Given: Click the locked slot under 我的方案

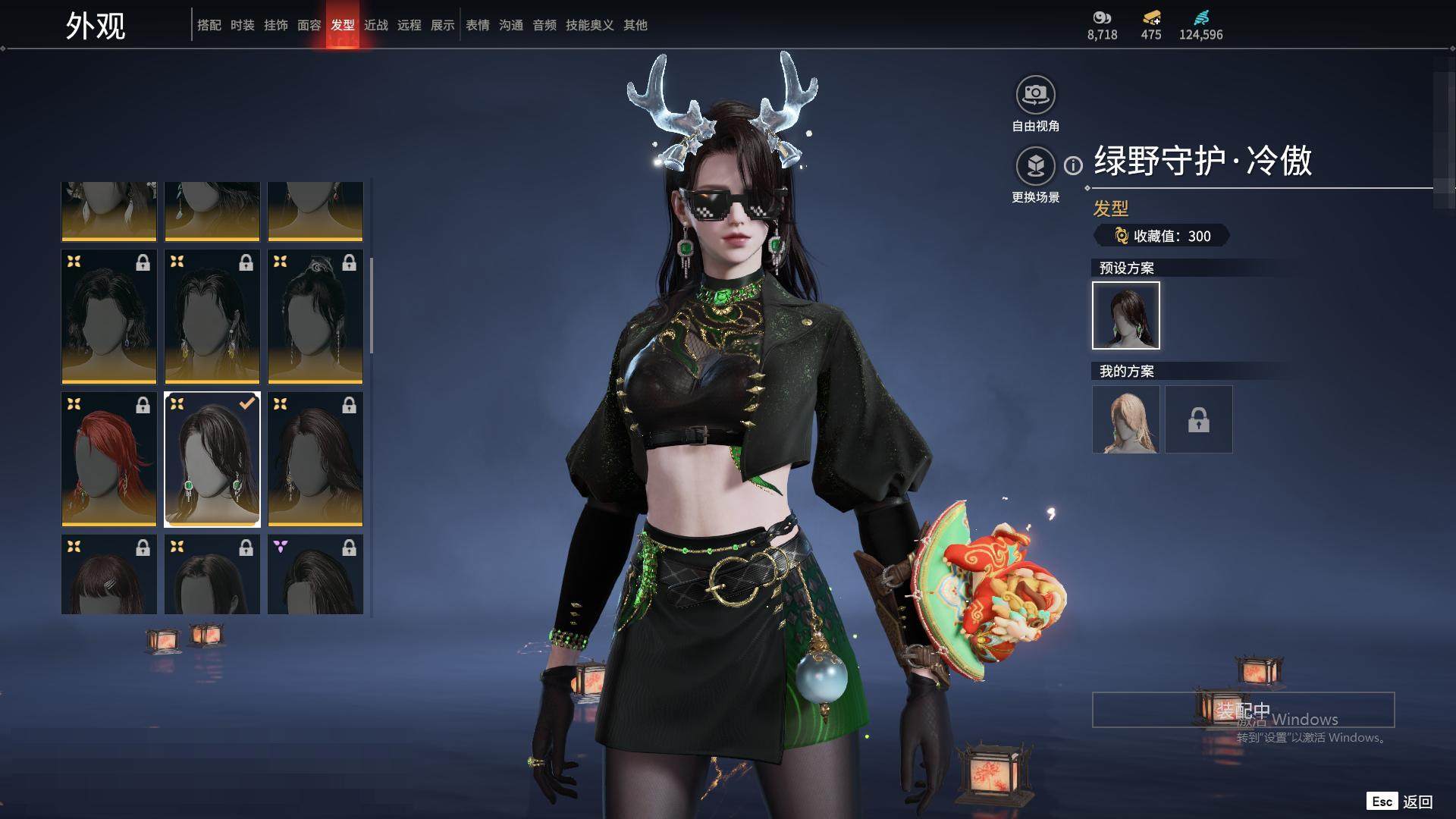Looking at the screenshot, I should (1198, 419).
